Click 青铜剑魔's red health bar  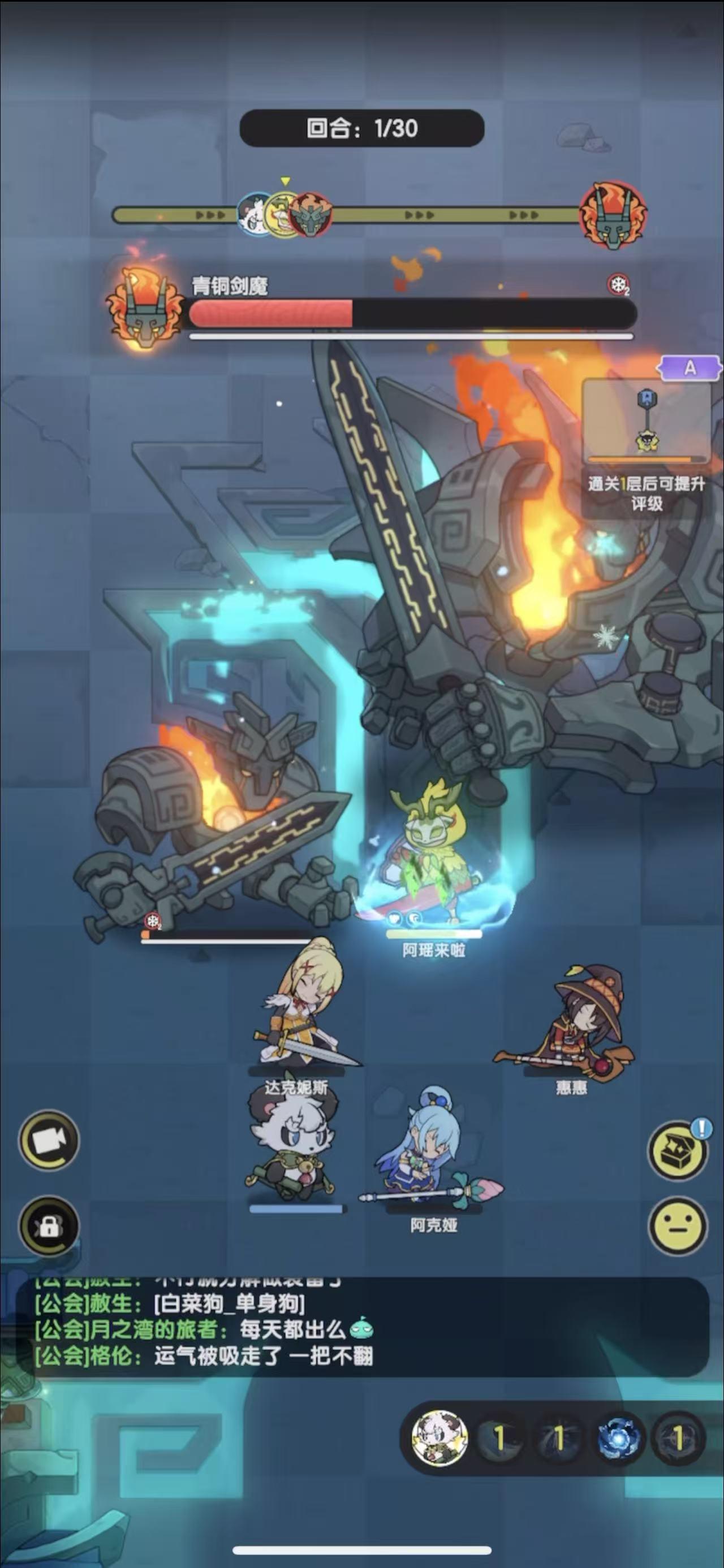(274, 311)
